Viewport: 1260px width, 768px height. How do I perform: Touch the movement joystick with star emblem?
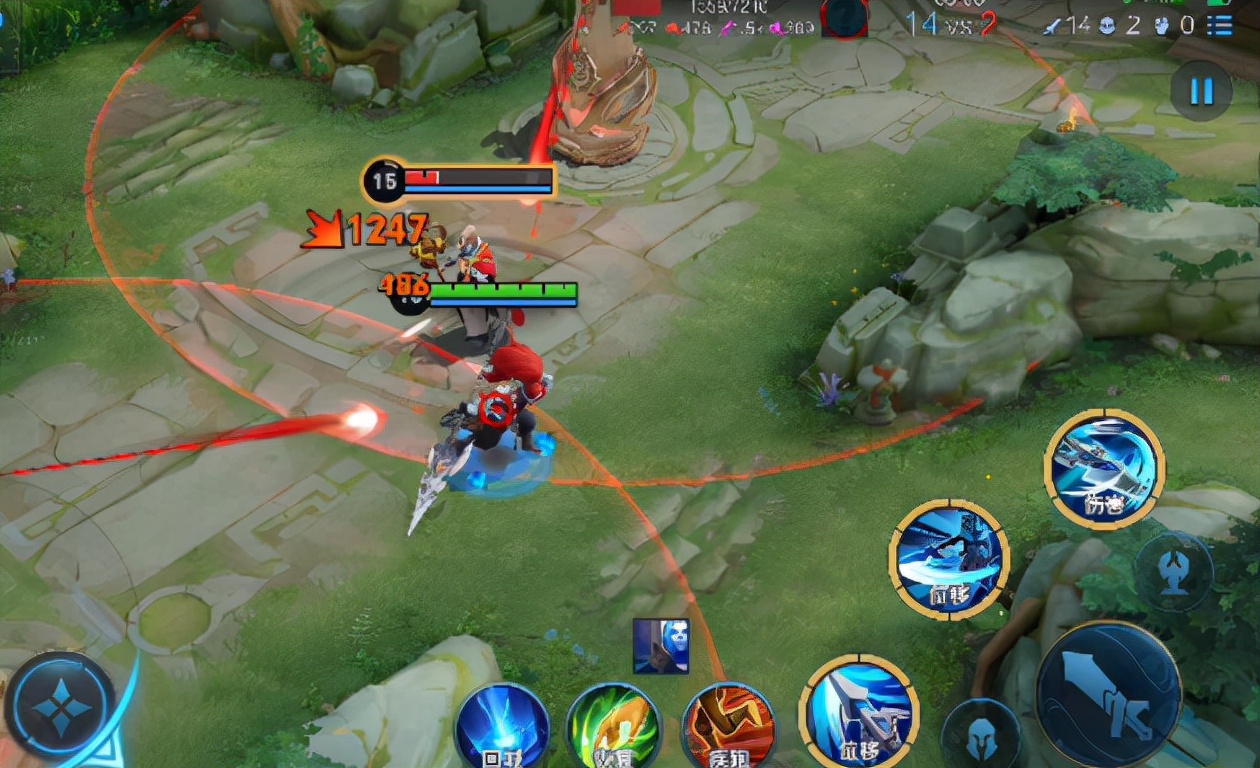point(60,708)
